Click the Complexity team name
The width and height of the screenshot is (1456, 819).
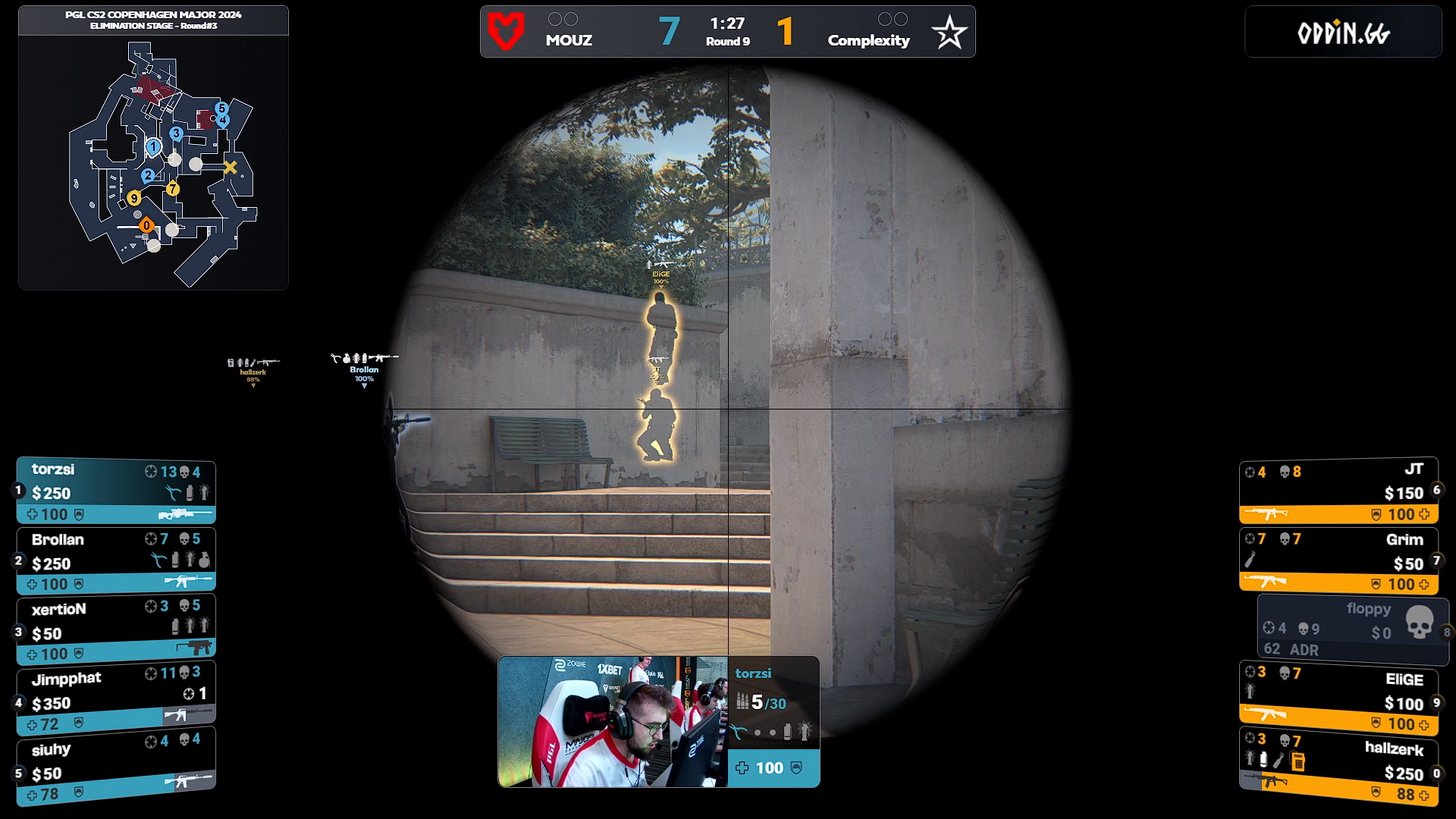868,41
